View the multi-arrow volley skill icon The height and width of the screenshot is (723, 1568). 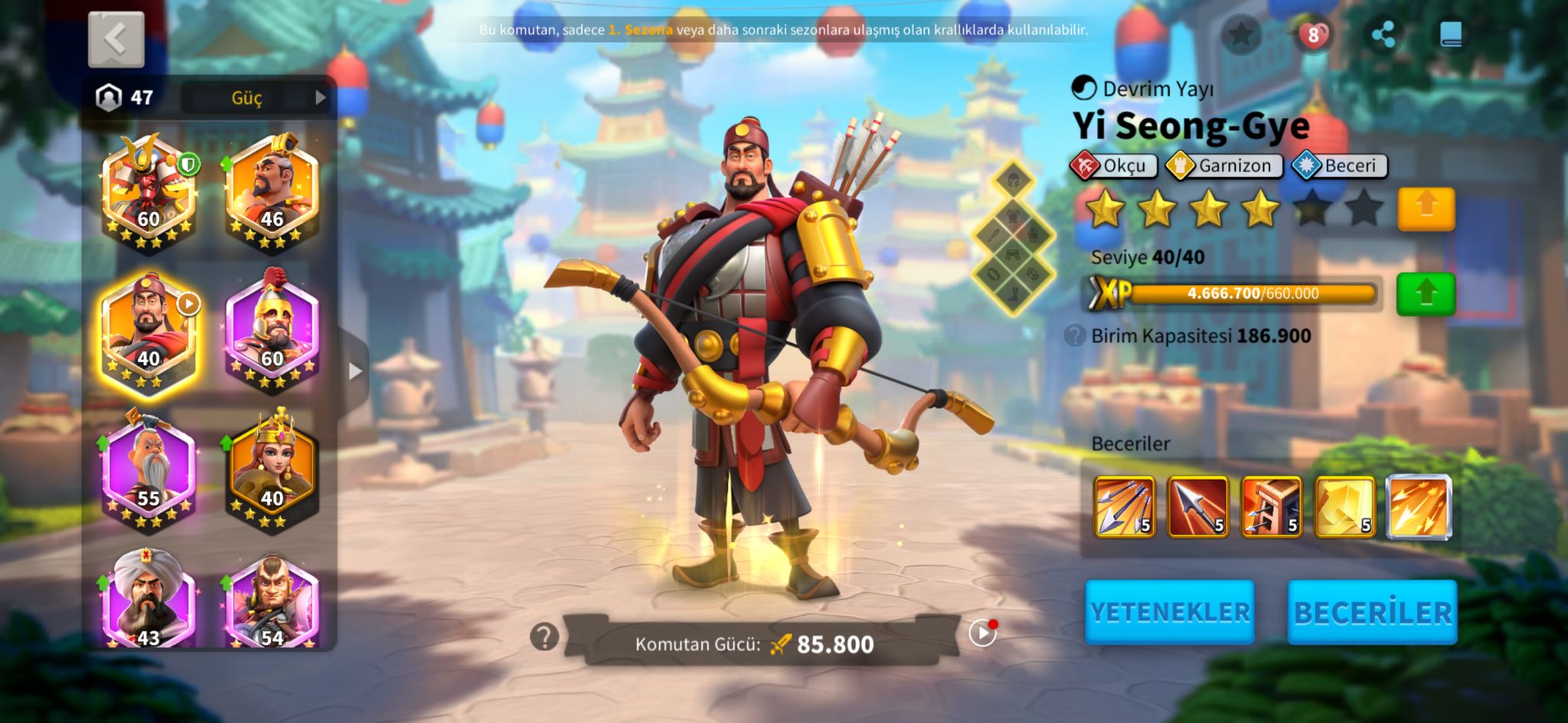pos(1124,506)
